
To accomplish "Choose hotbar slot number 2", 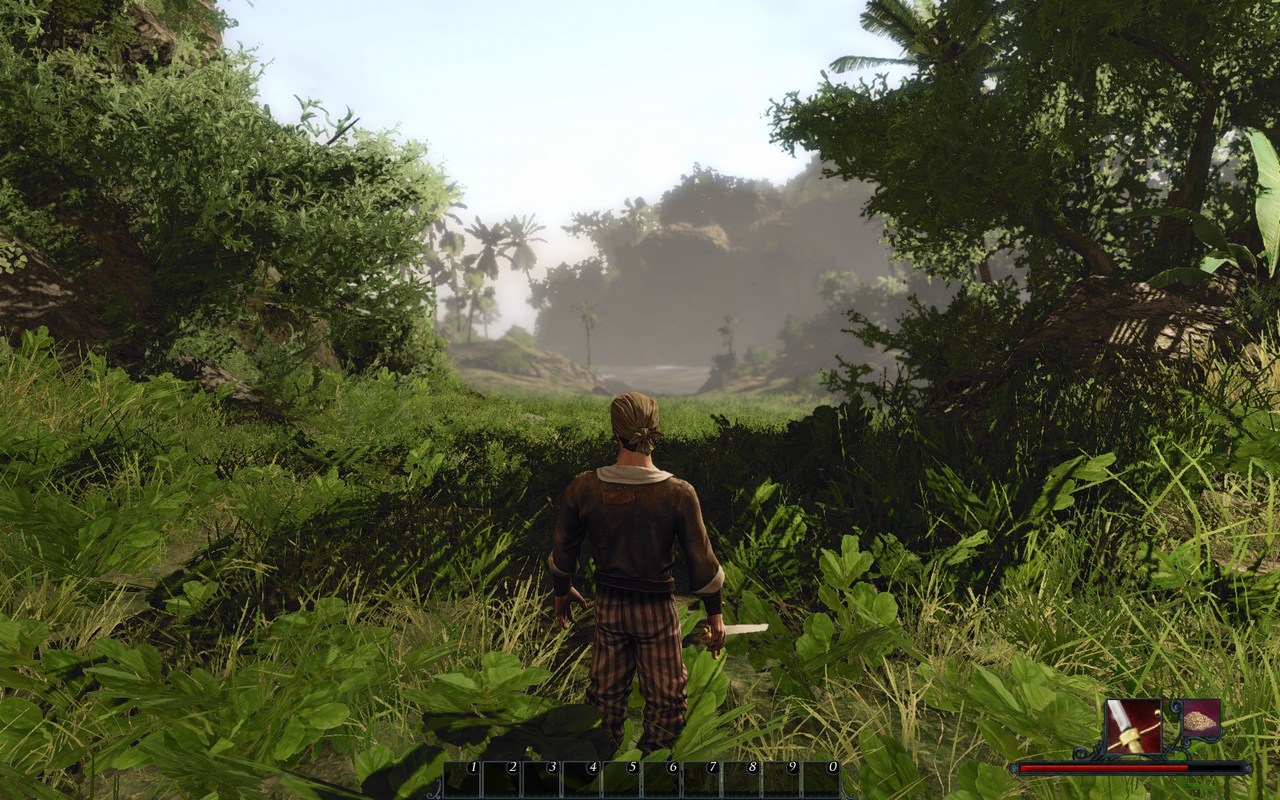I will [x=502, y=780].
